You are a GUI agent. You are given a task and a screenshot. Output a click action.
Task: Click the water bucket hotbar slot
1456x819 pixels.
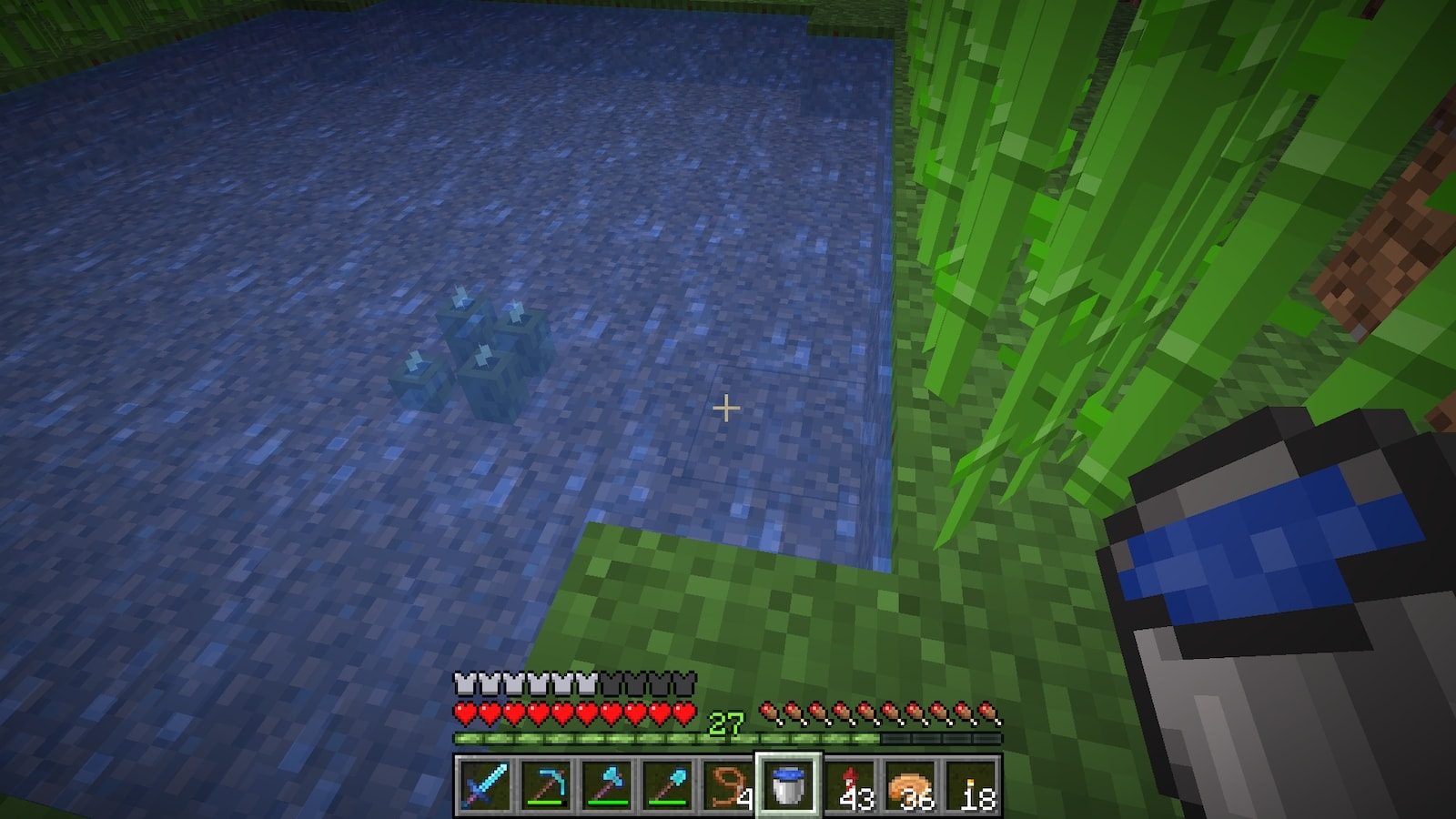(x=788, y=785)
